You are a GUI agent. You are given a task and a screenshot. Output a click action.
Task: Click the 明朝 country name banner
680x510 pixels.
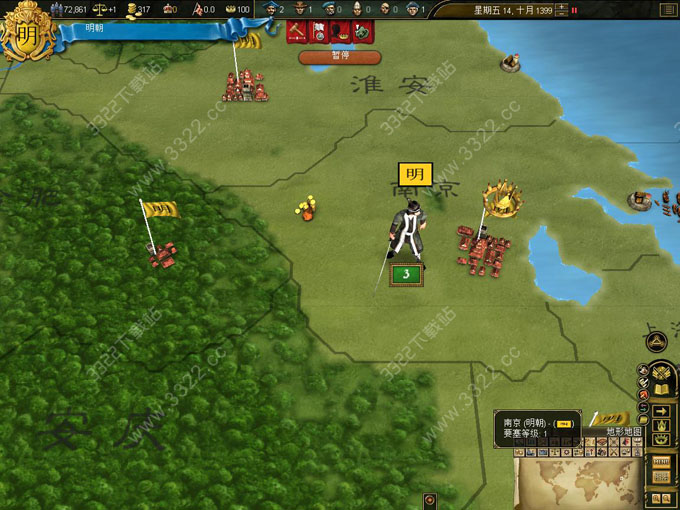click(x=150, y=31)
